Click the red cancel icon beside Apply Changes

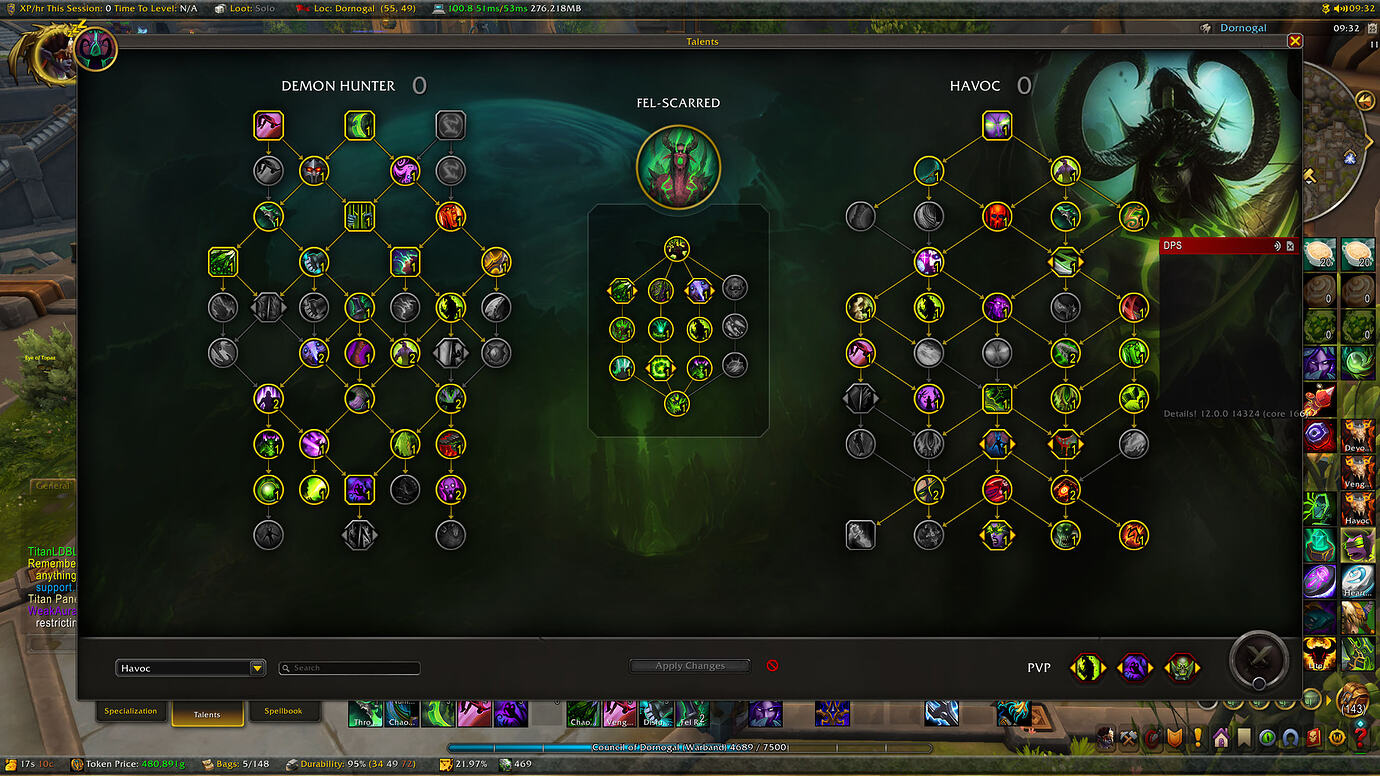(772, 666)
